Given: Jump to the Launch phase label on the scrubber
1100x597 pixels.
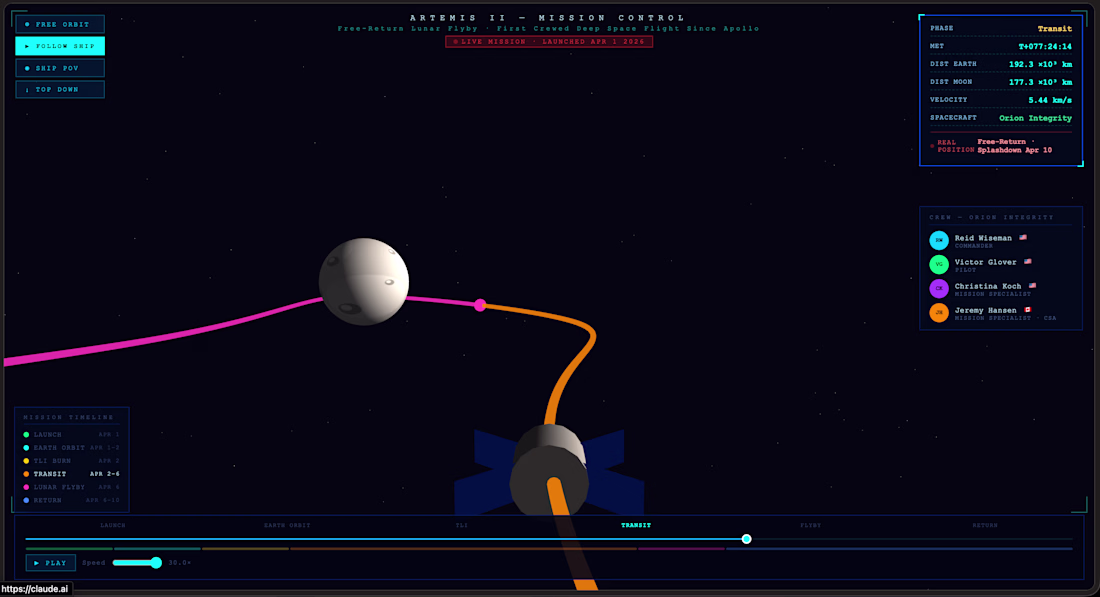Looking at the screenshot, I should (x=113, y=525).
